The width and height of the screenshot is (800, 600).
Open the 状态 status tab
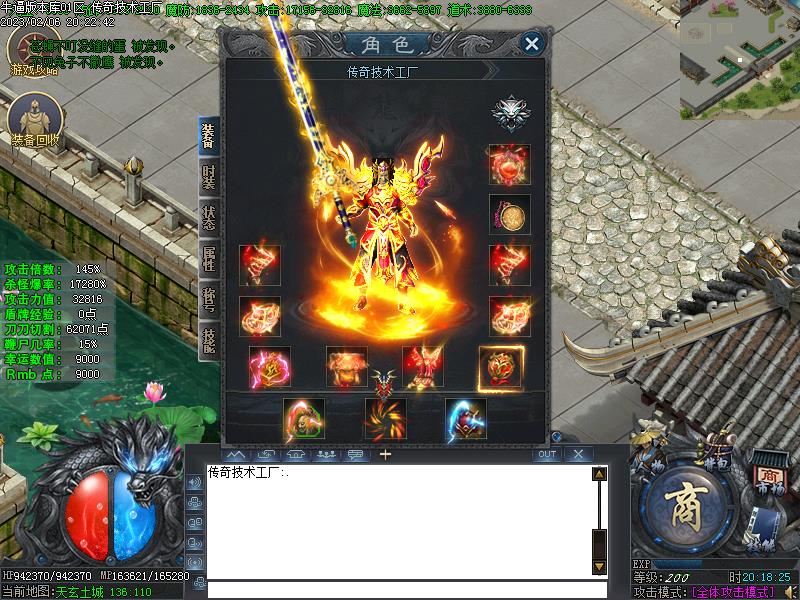tap(208, 218)
